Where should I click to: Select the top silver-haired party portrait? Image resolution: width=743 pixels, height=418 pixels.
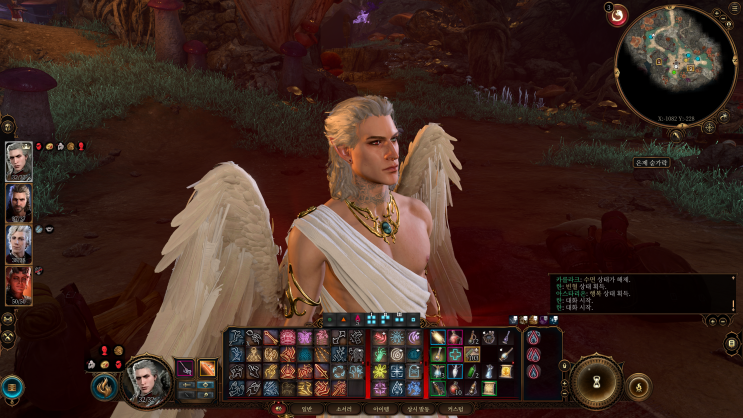pyautogui.click(x=19, y=161)
